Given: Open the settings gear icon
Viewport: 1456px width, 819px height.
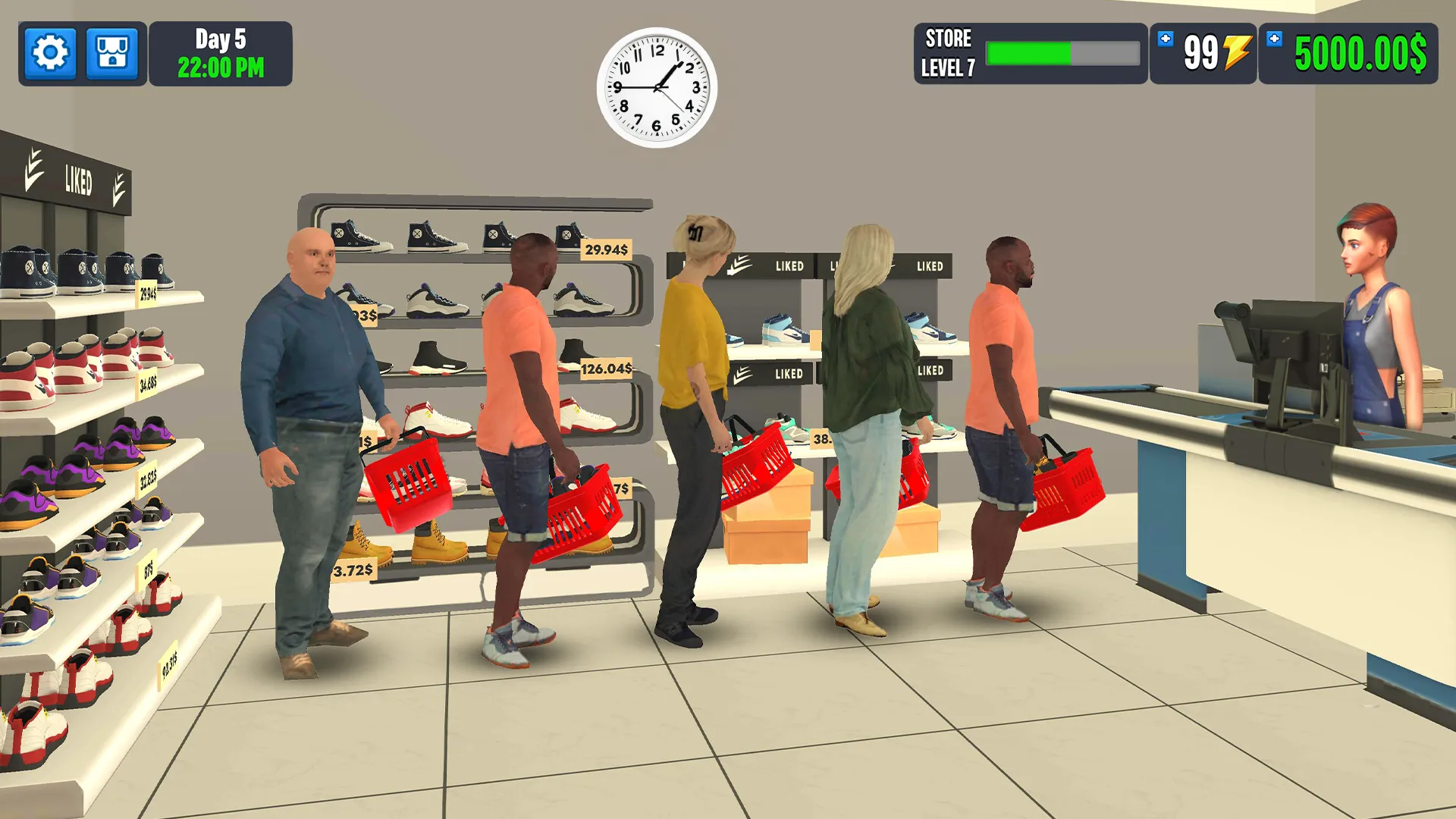Looking at the screenshot, I should 50,54.
